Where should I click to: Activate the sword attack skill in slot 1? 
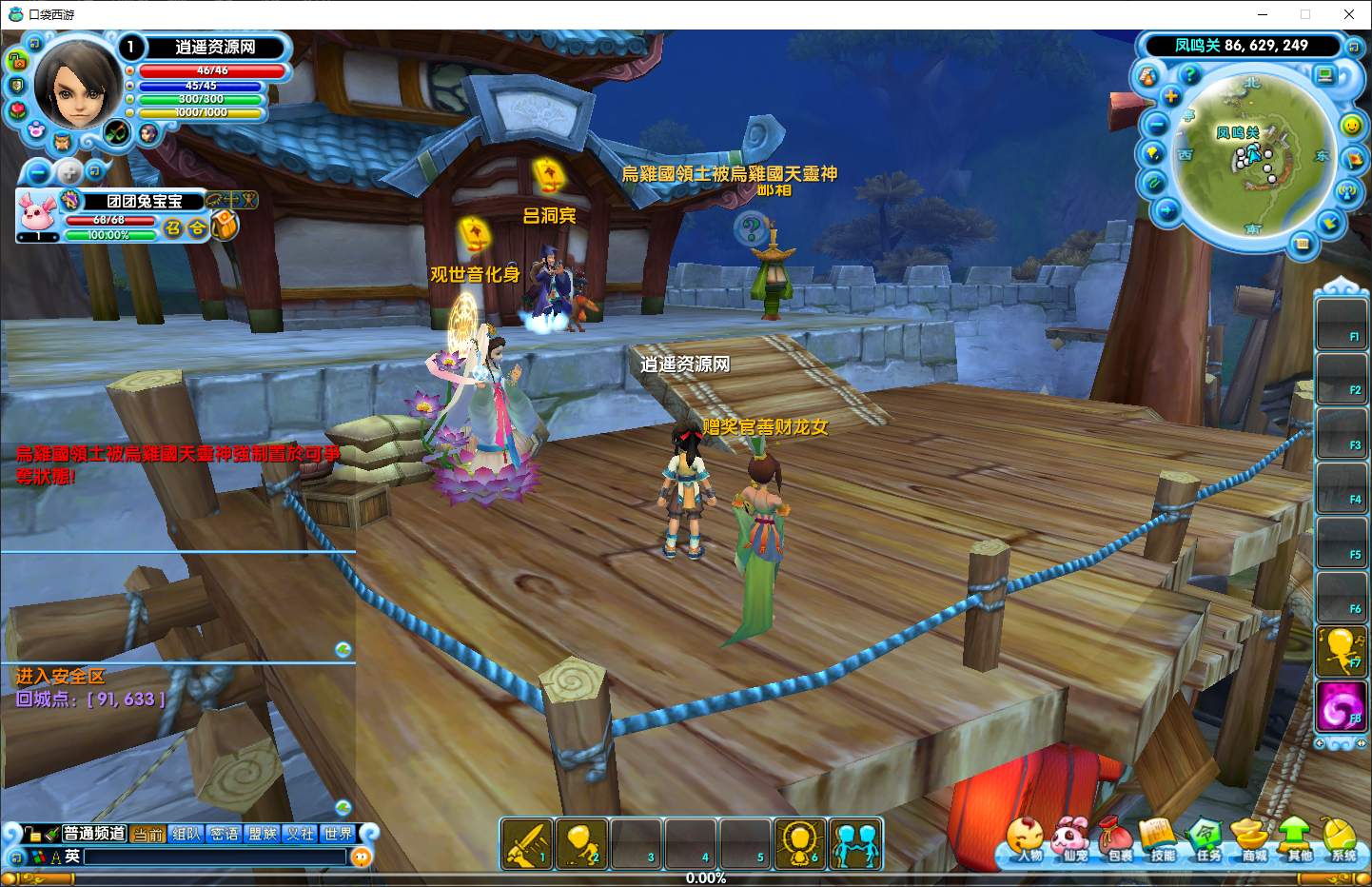[x=526, y=843]
